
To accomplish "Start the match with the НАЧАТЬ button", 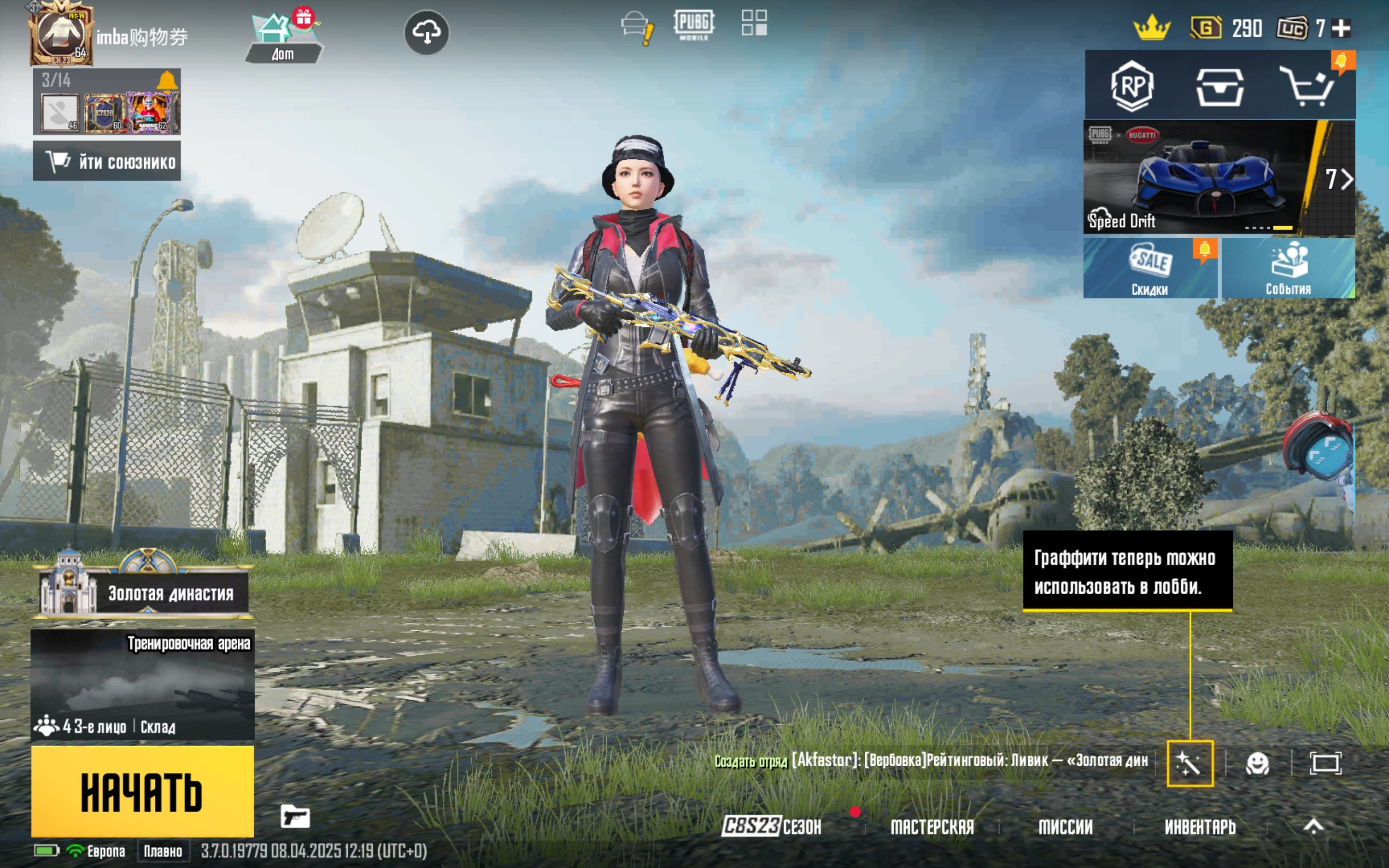I will point(142,791).
